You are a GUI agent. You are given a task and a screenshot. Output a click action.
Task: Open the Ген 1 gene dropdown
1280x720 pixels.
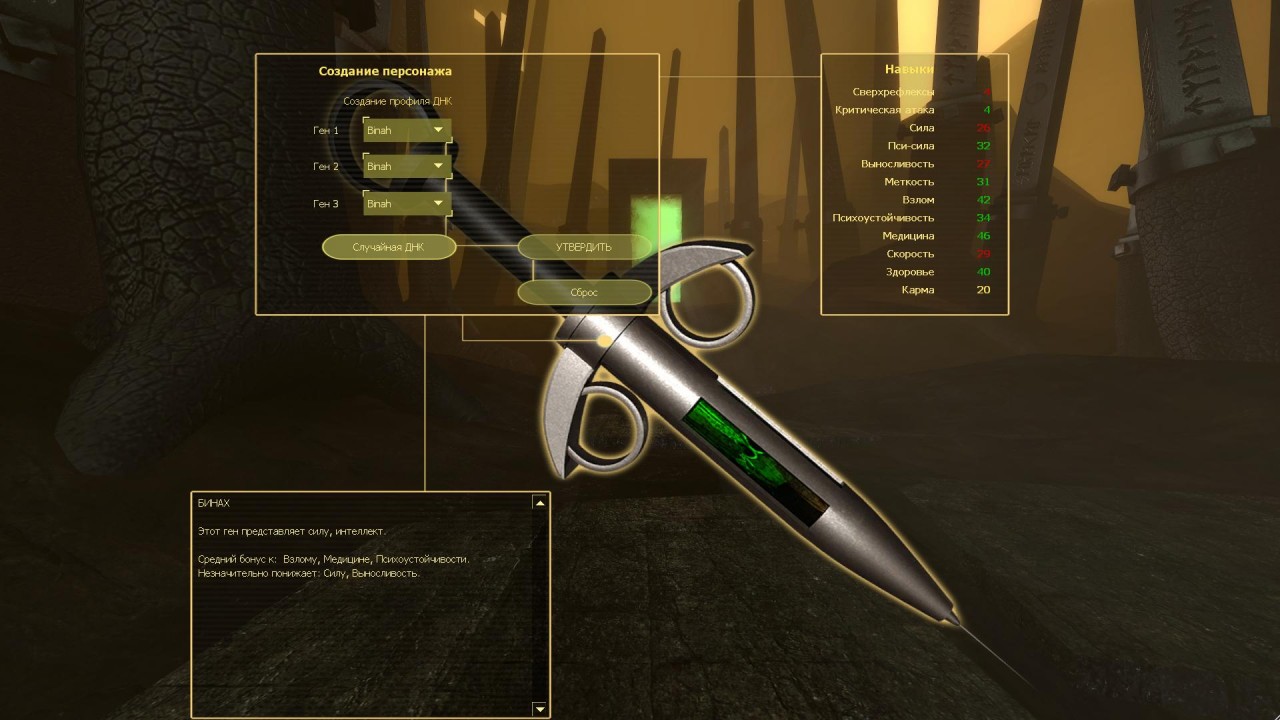407,130
